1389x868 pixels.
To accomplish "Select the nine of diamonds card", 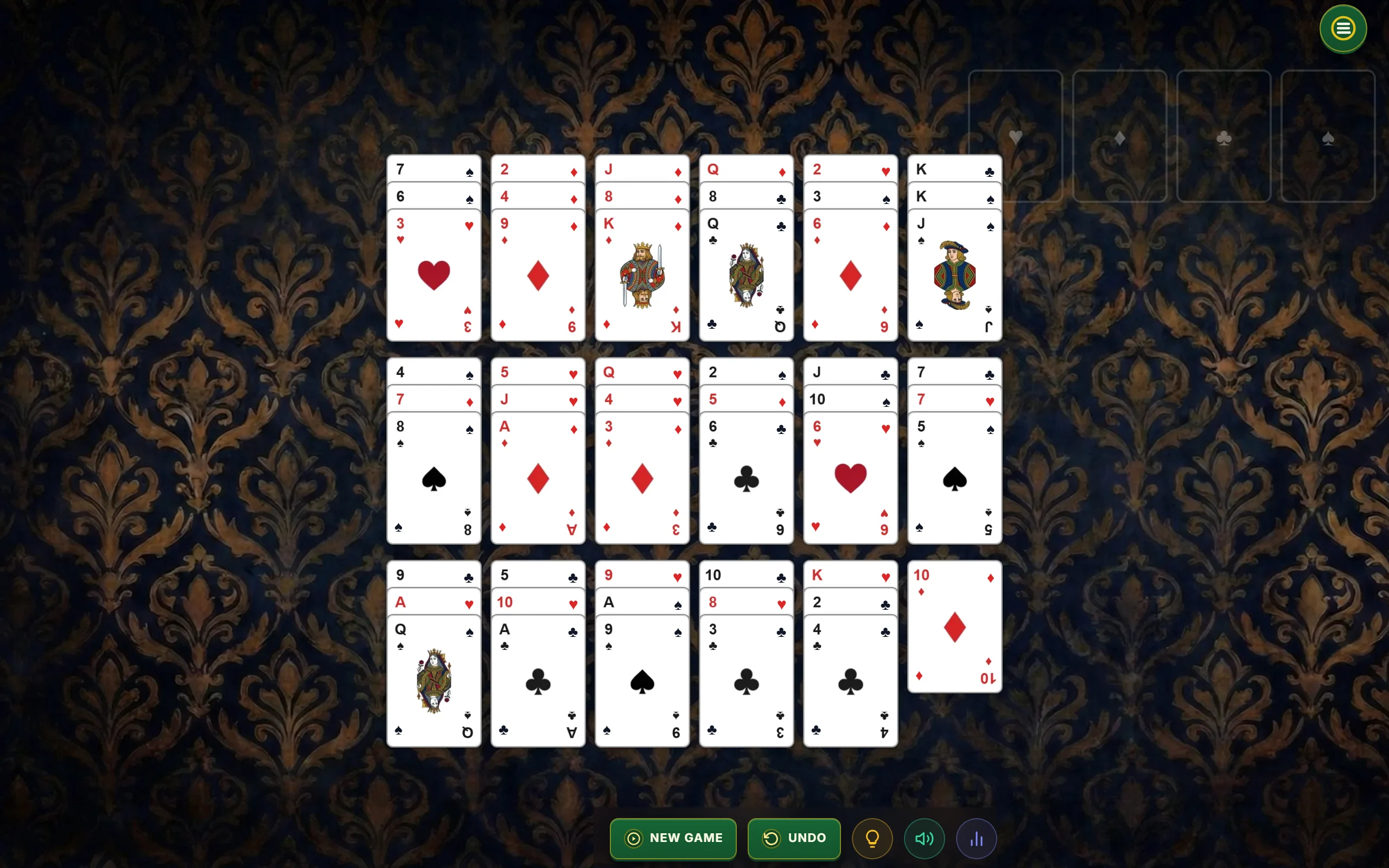I will 538,275.
